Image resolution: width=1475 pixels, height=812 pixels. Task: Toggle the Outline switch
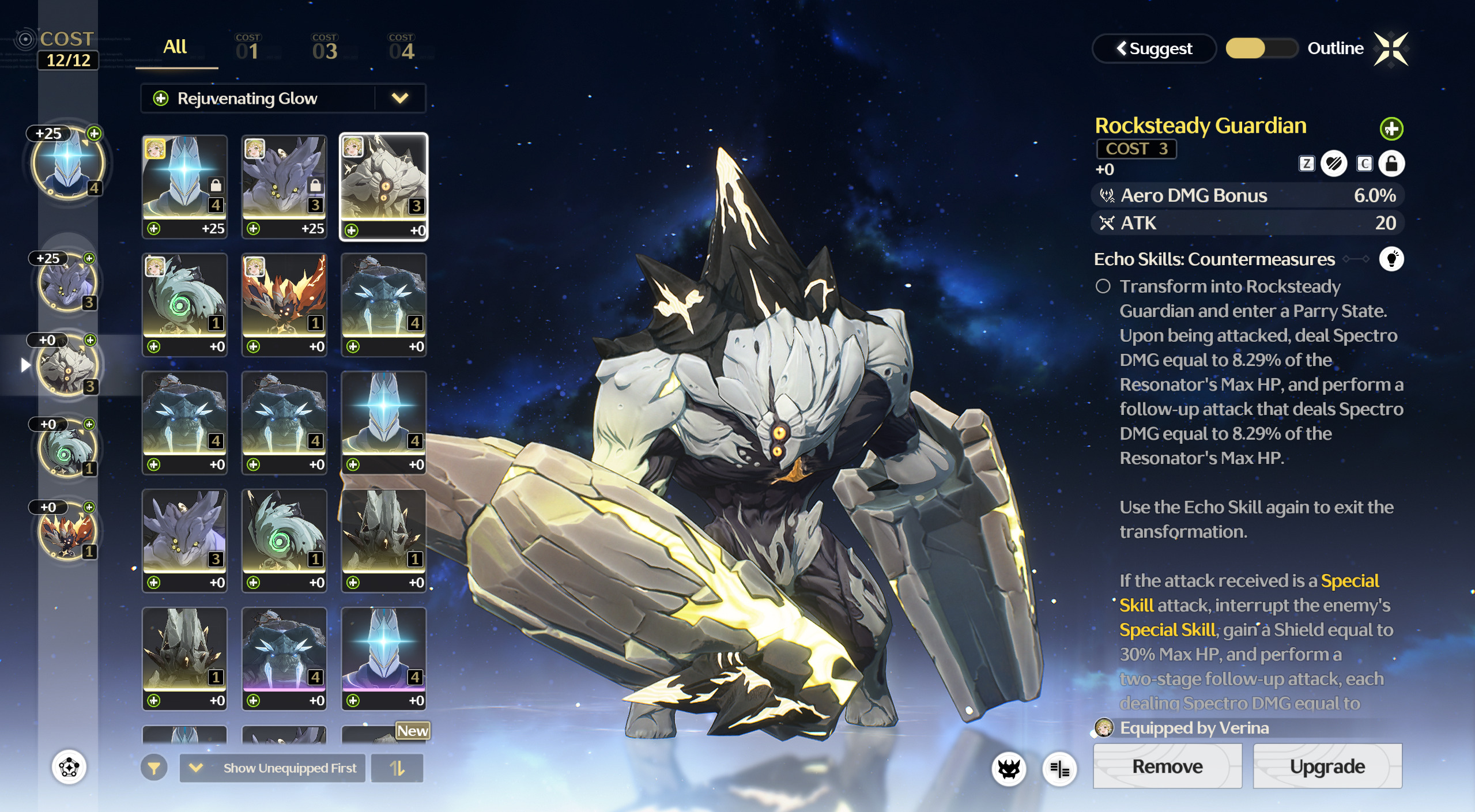coord(1261,48)
